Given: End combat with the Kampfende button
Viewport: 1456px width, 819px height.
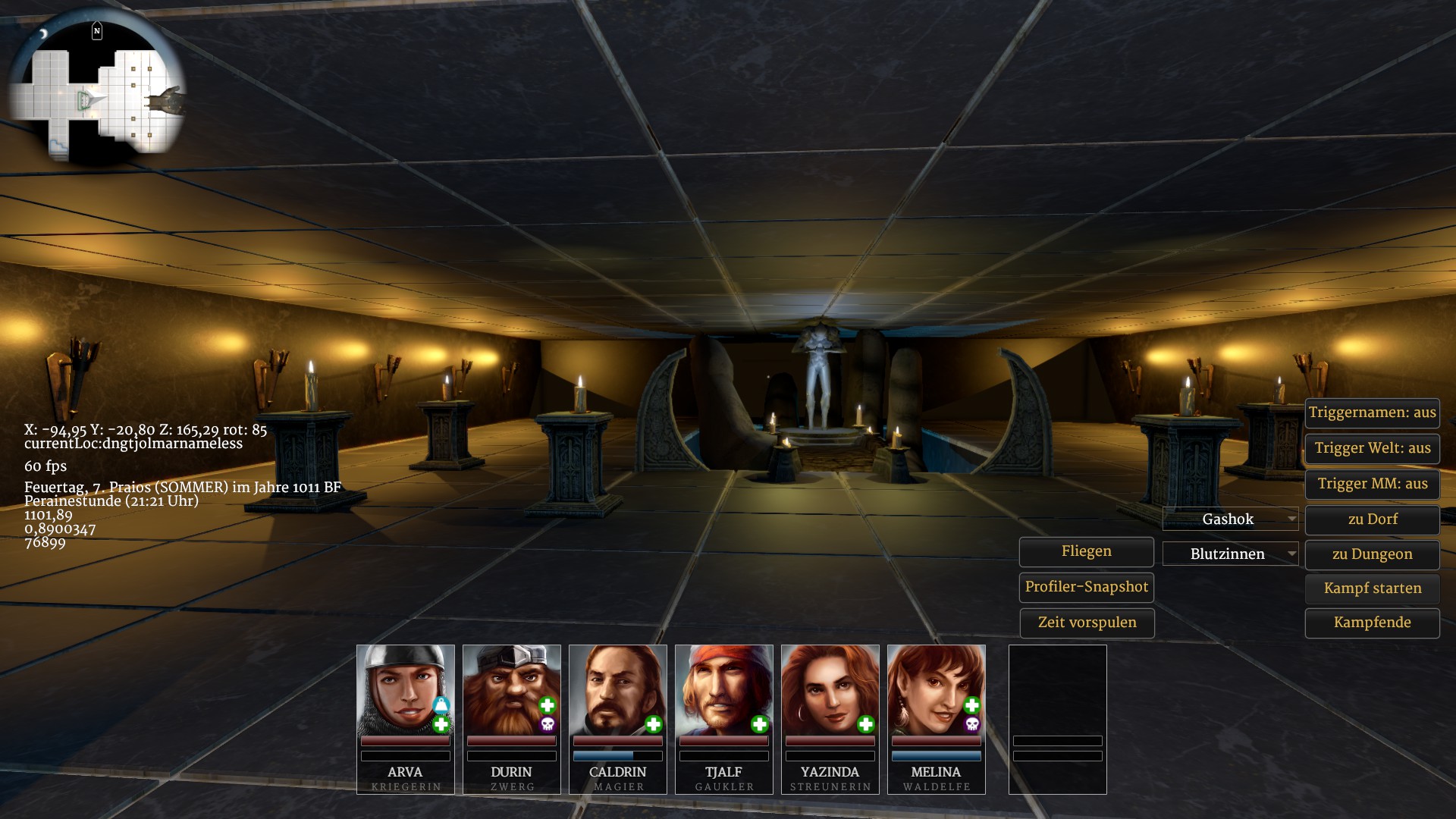Looking at the screenshot, I should pos(1372,623).
